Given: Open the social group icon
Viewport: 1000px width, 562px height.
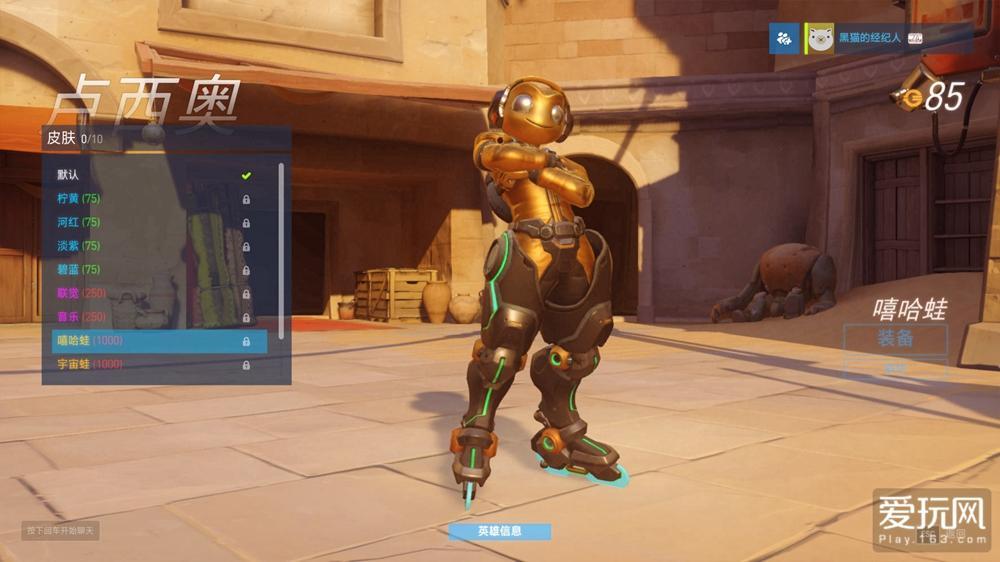Looking at the screenshot, I should (x=784, y=38).
